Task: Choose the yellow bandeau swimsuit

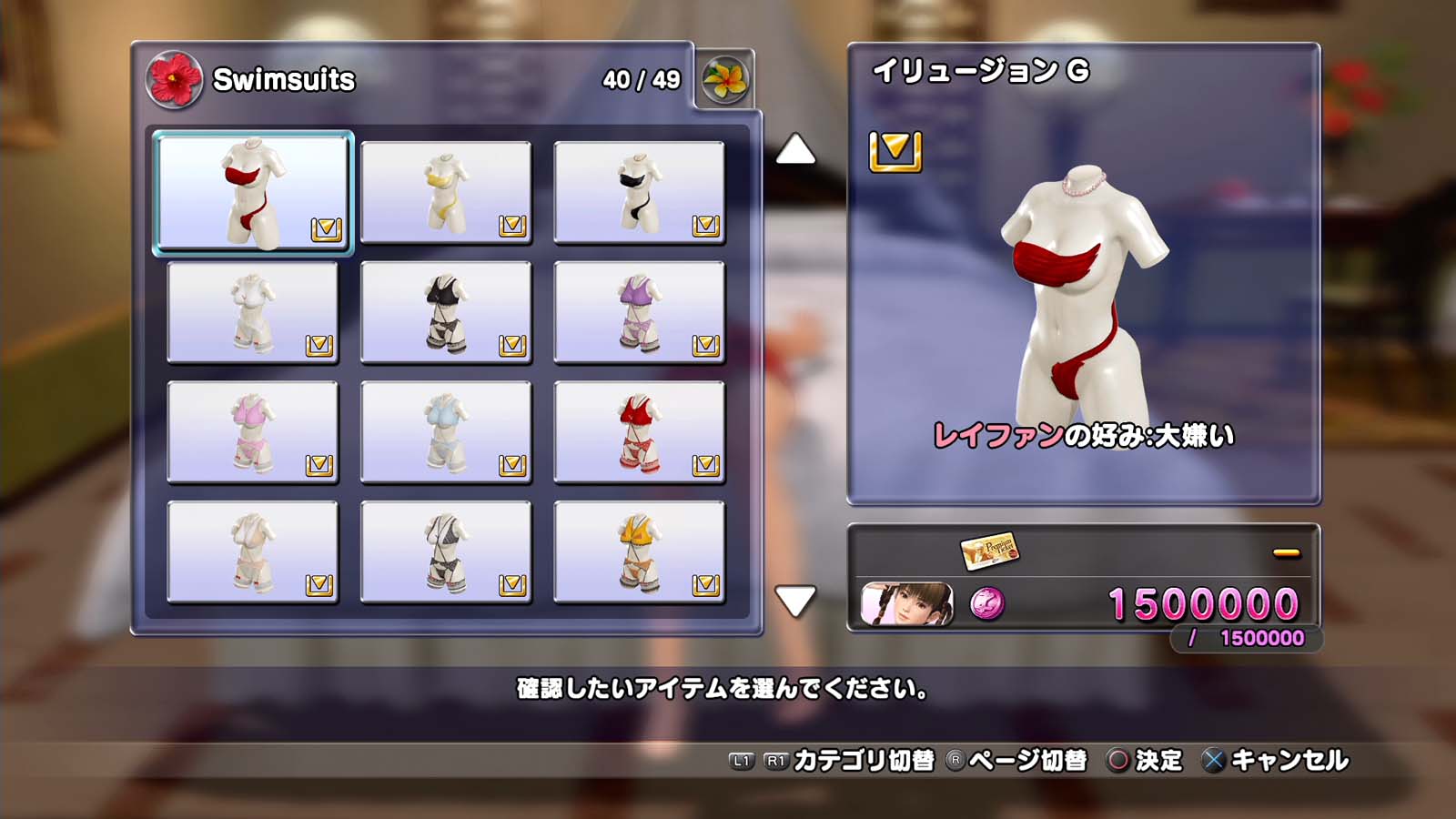Action: point(446,192)
